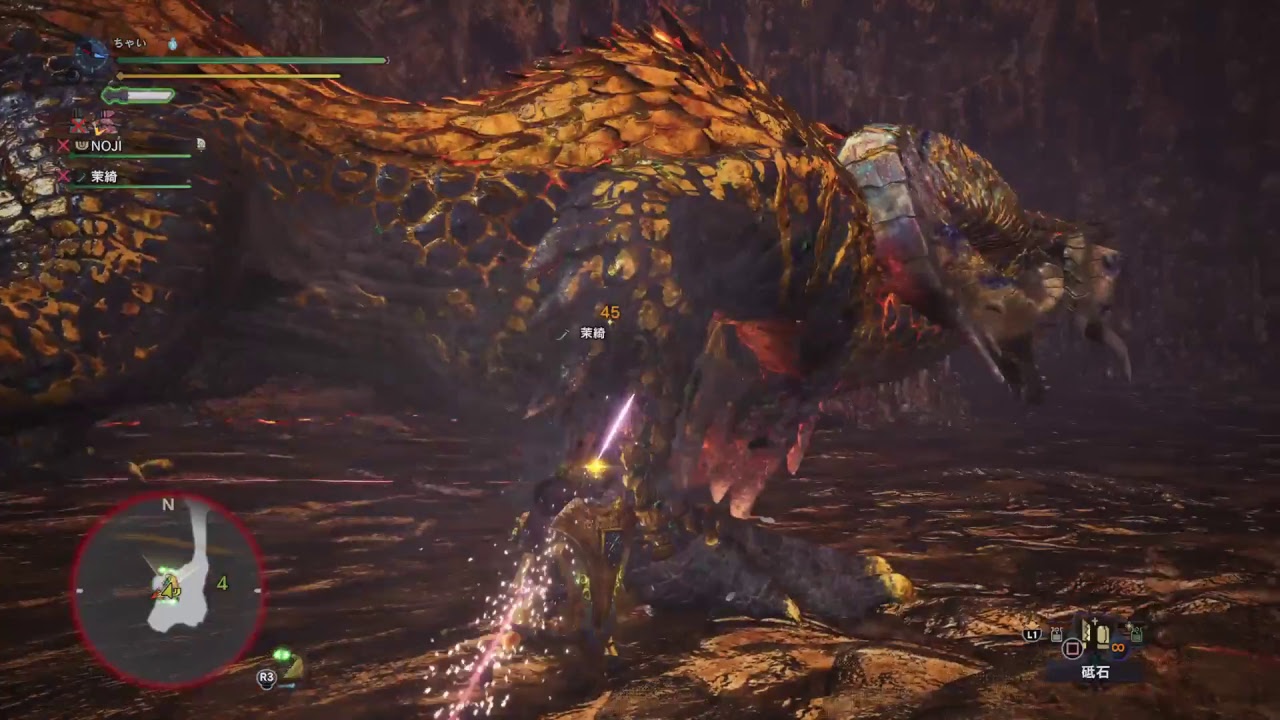The width and height of the screenshot is (1280, 720).
Task: Click the monster target icon beside the minimap
Action: coord(289,664)
